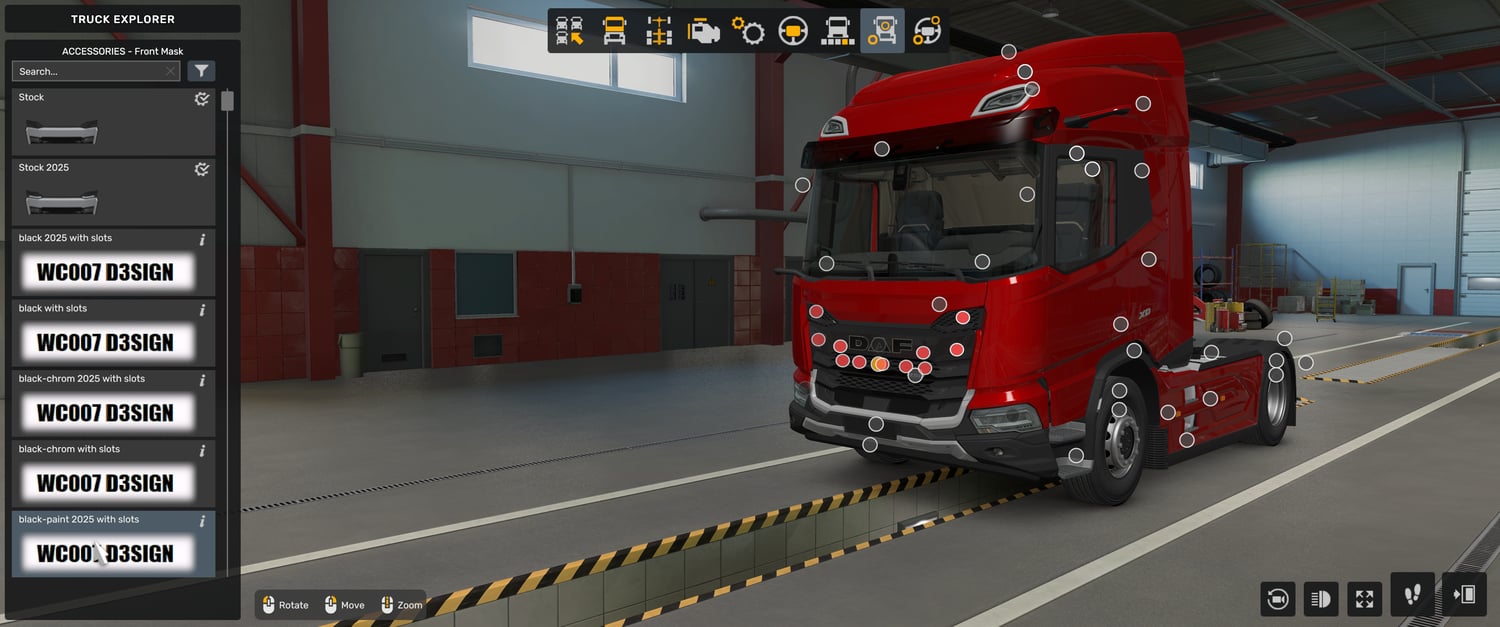Open the truck selection category
Screen dimensions: 1500x627
(x=570, y=31)
